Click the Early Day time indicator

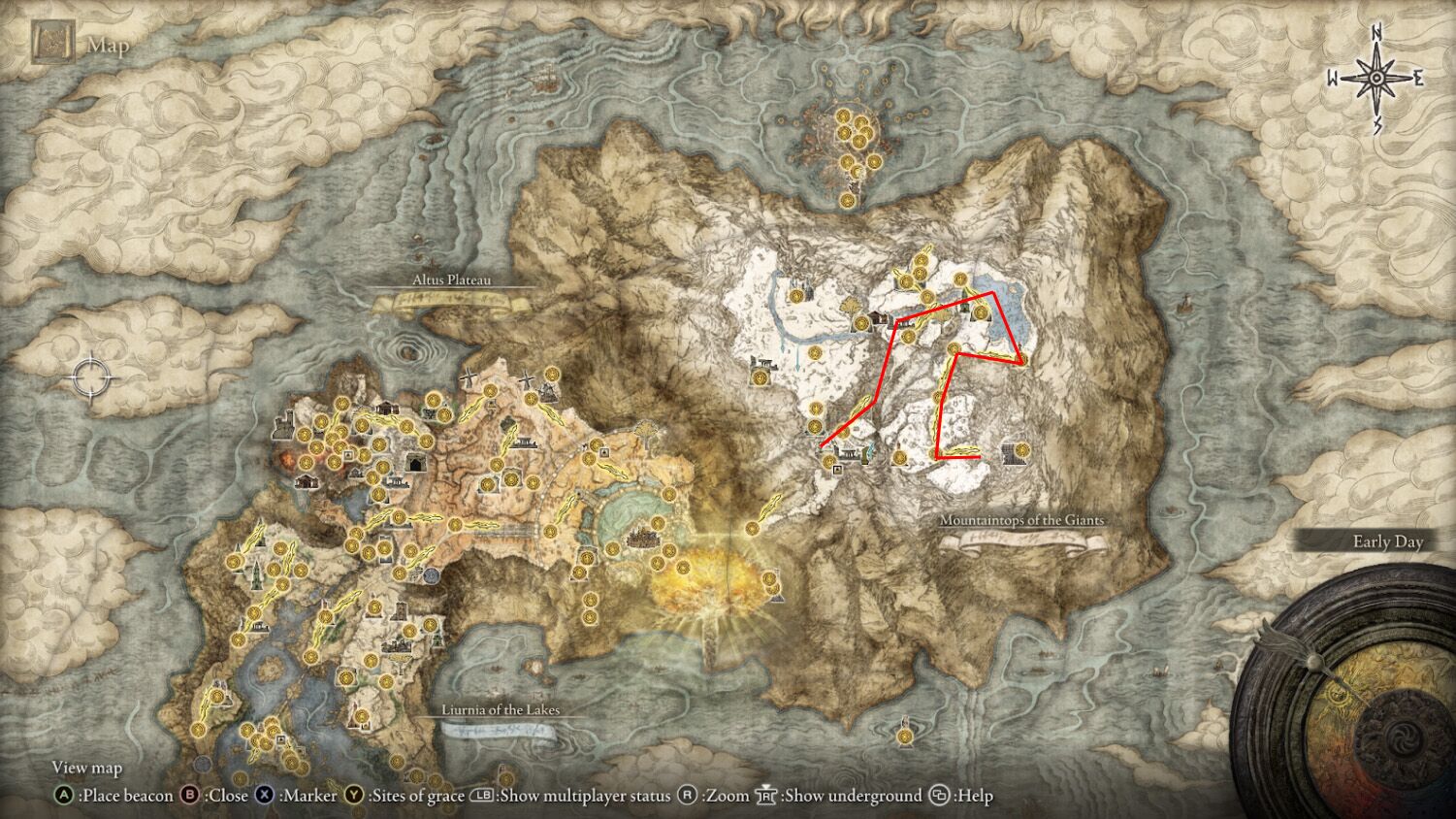click(1388, 541)
